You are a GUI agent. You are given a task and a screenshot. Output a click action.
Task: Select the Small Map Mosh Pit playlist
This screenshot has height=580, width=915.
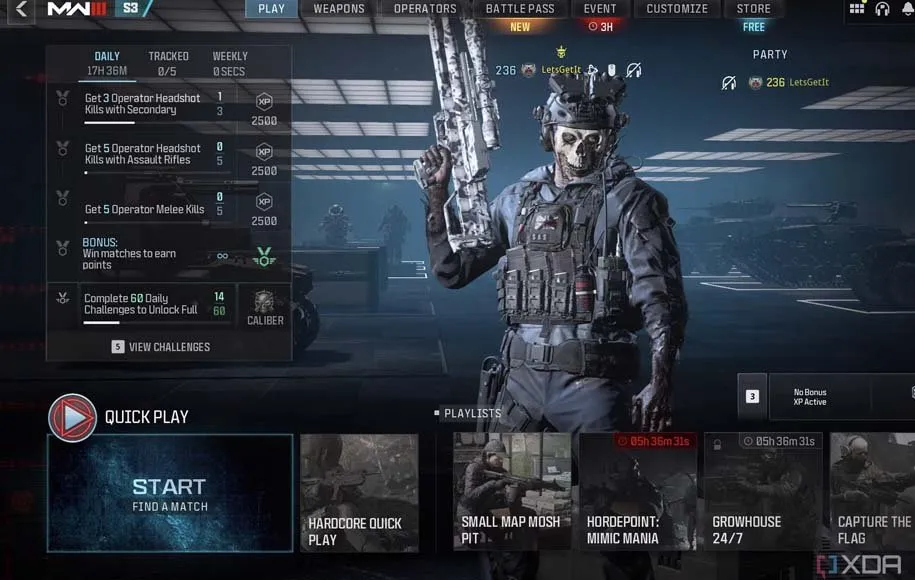click(x=512, y=493)
